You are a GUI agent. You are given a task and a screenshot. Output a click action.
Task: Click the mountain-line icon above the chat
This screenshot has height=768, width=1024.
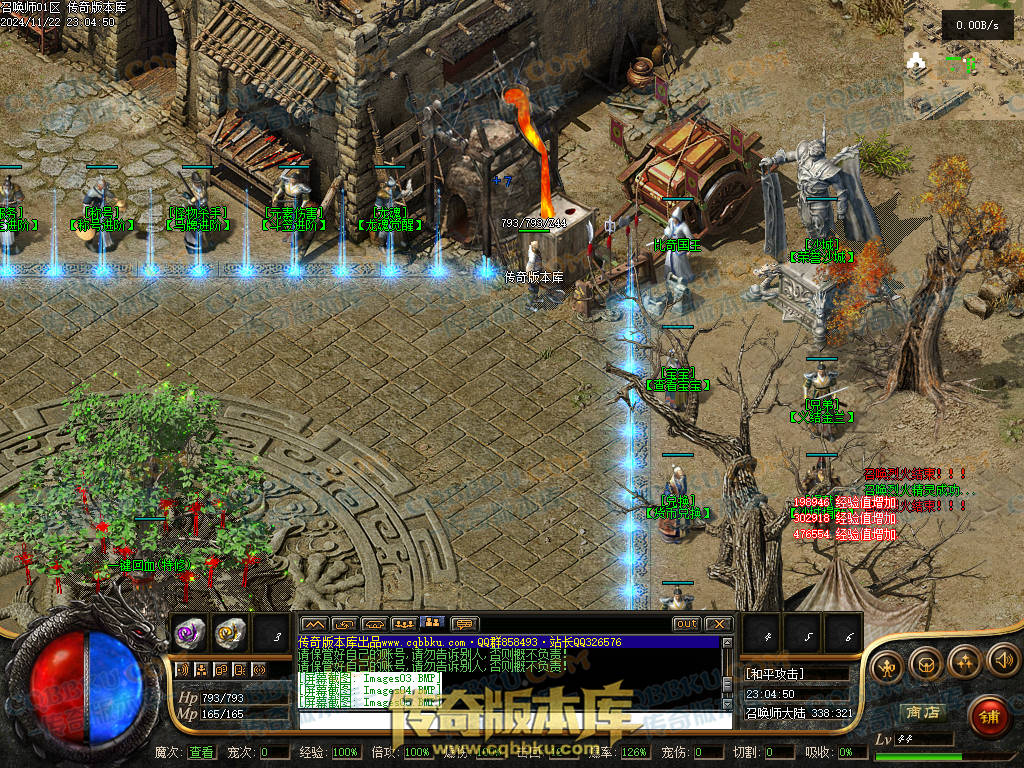point(314,624)
